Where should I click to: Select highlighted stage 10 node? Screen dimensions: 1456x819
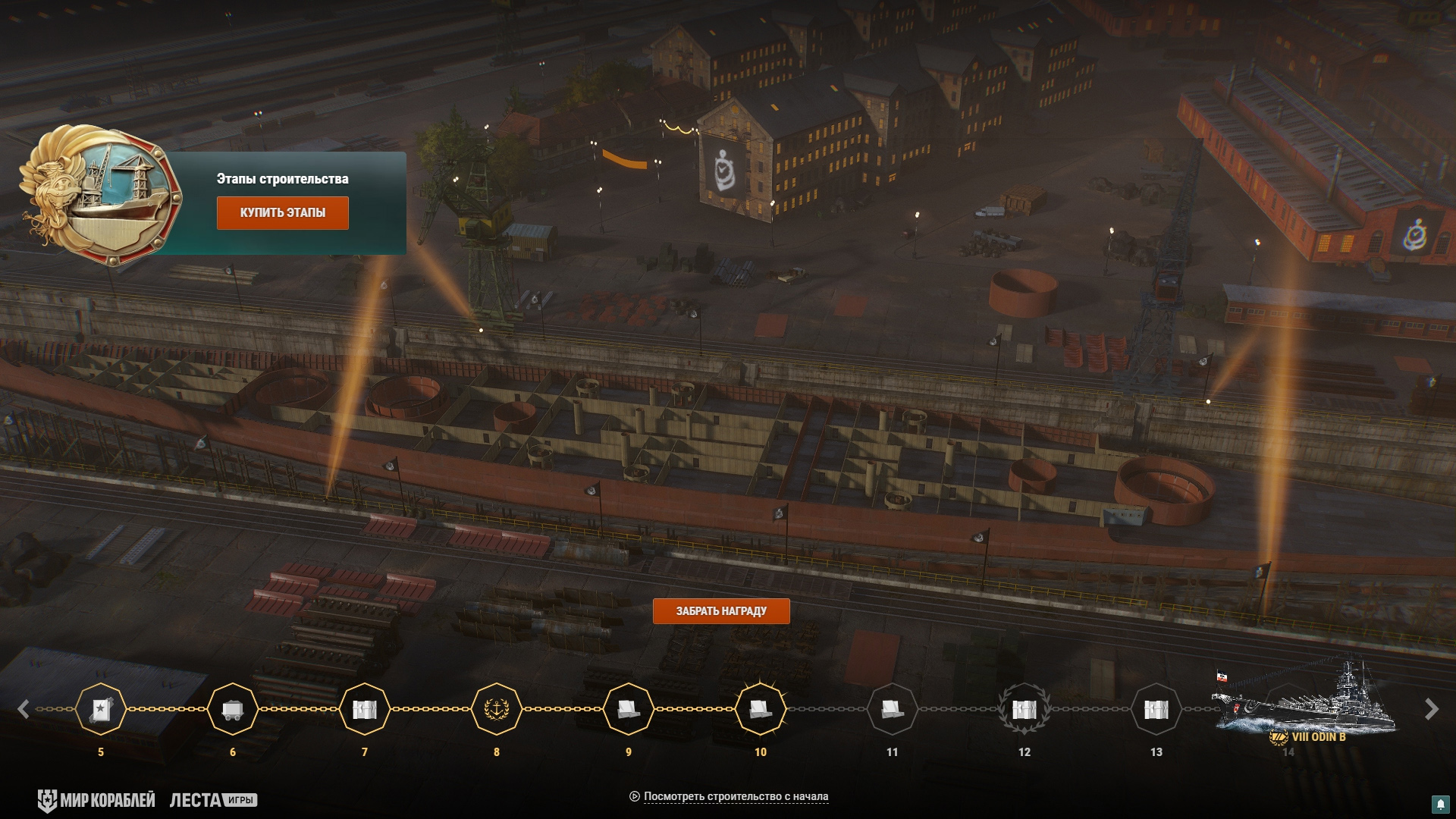tap(760, 710)
